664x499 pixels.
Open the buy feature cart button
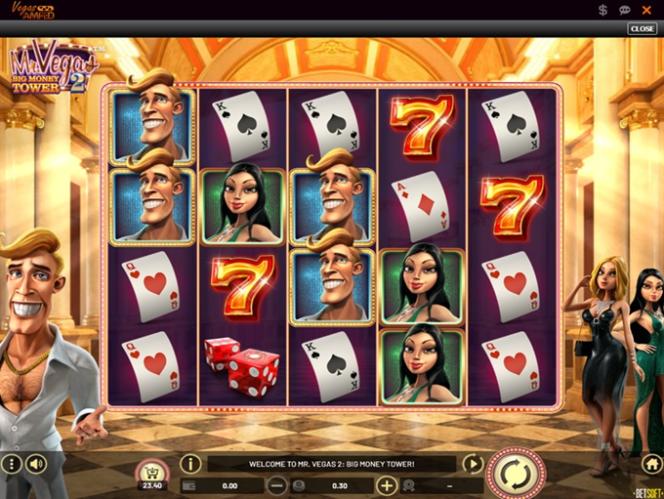pyautogui.click(x=154, y=470)
